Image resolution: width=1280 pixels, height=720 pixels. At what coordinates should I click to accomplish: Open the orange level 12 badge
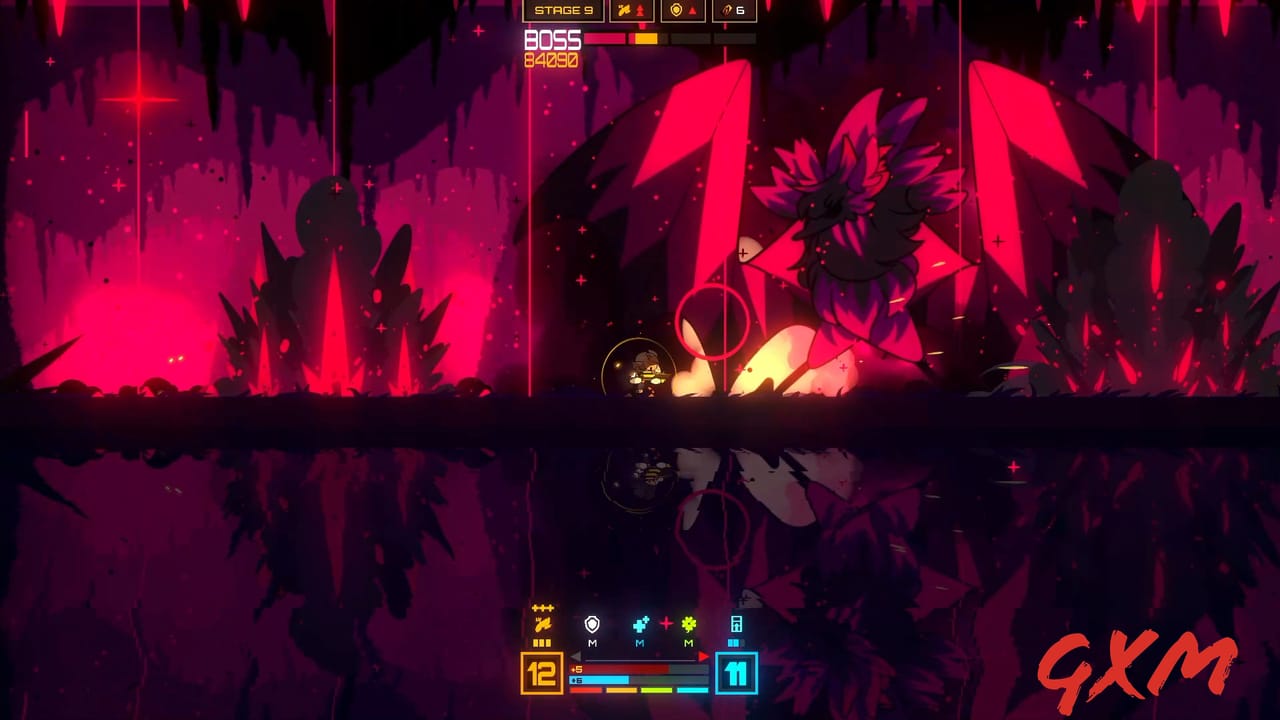(x=541, y=672)
